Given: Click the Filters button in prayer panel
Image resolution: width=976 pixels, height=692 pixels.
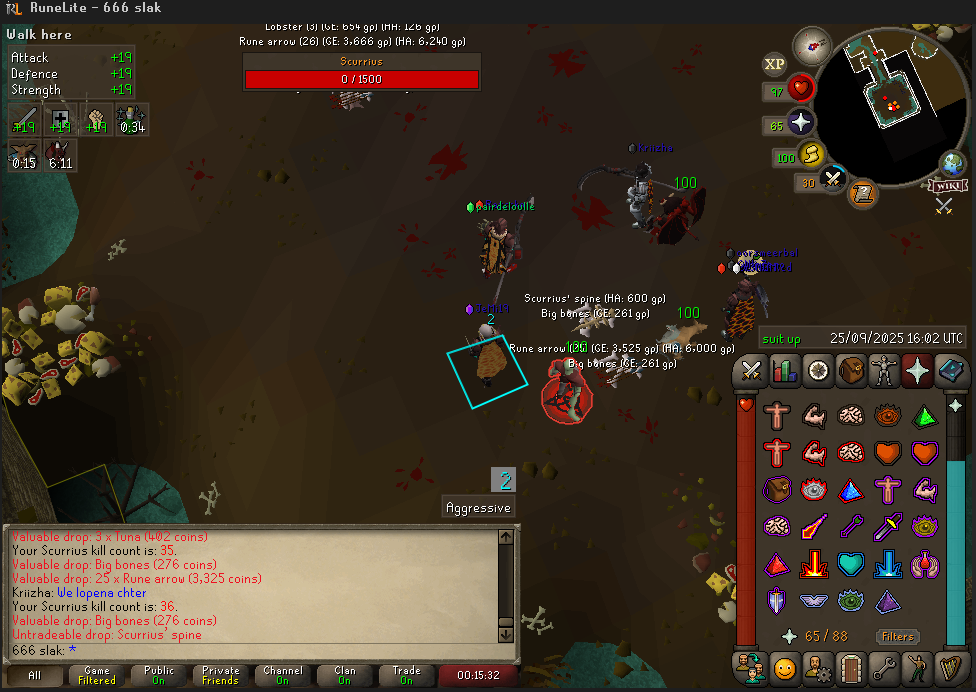Looking at the screenshot, I should click(897, 636).
